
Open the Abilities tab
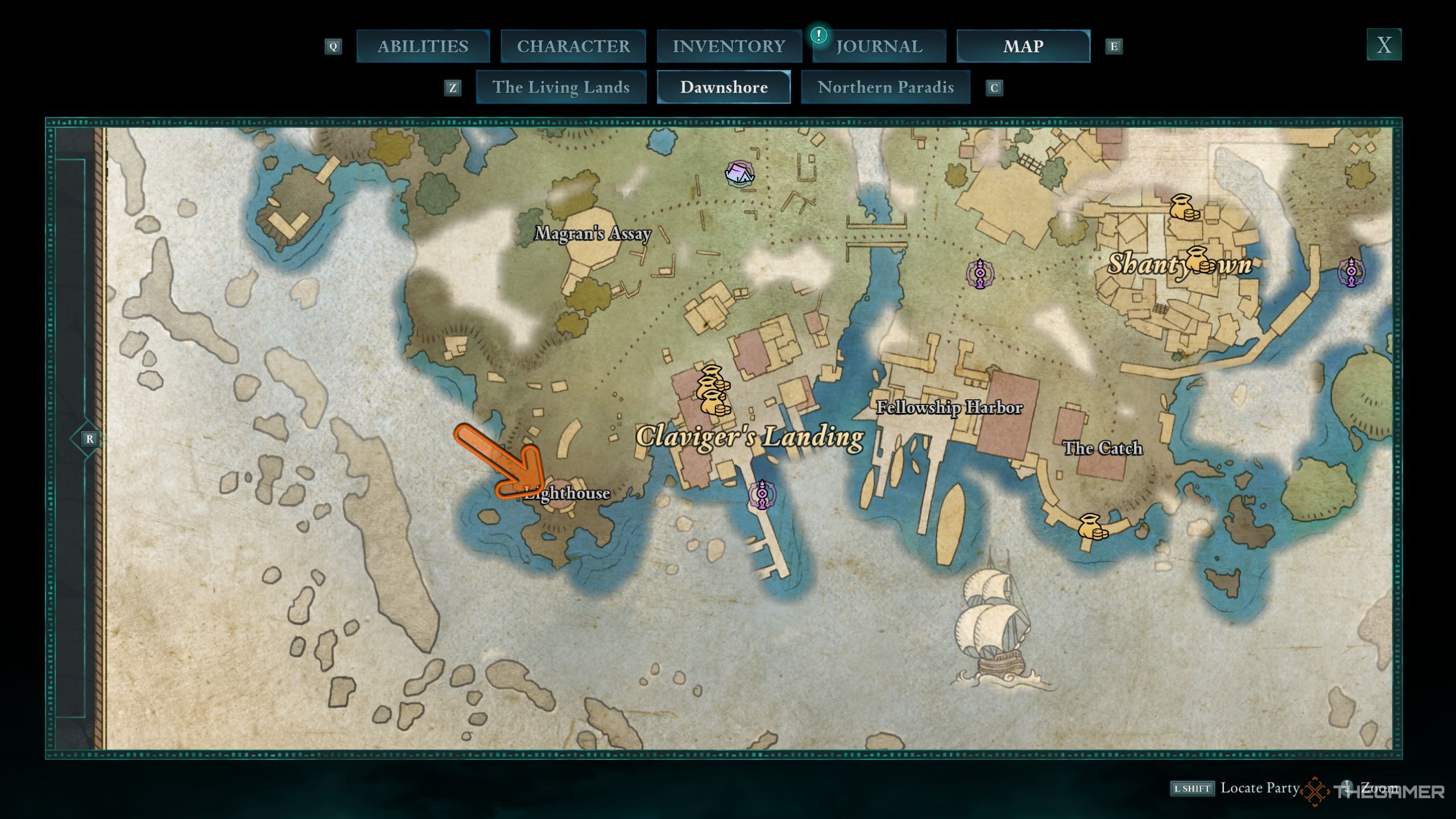click(423, 46)
